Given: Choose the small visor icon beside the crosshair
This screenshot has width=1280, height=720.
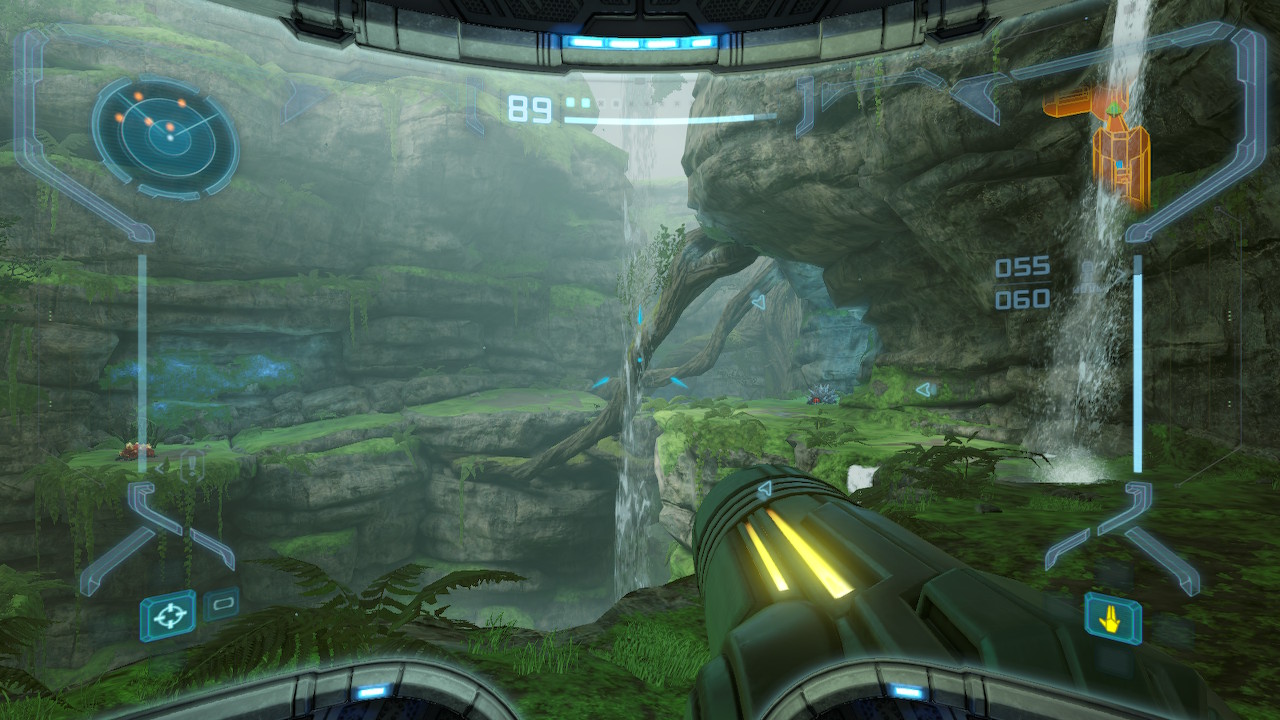Looking at the screenshot, I should tap(221, 604).
